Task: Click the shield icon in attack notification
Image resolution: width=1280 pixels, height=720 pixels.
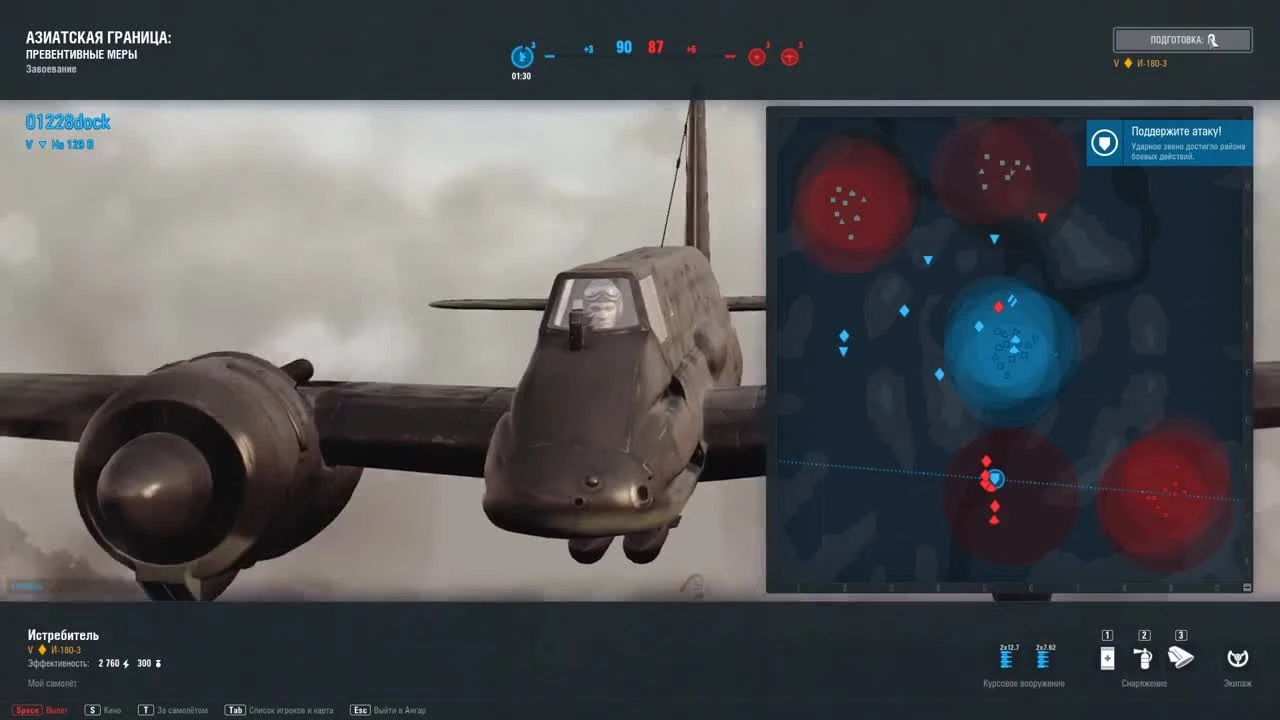Action: coord(1104,143)
